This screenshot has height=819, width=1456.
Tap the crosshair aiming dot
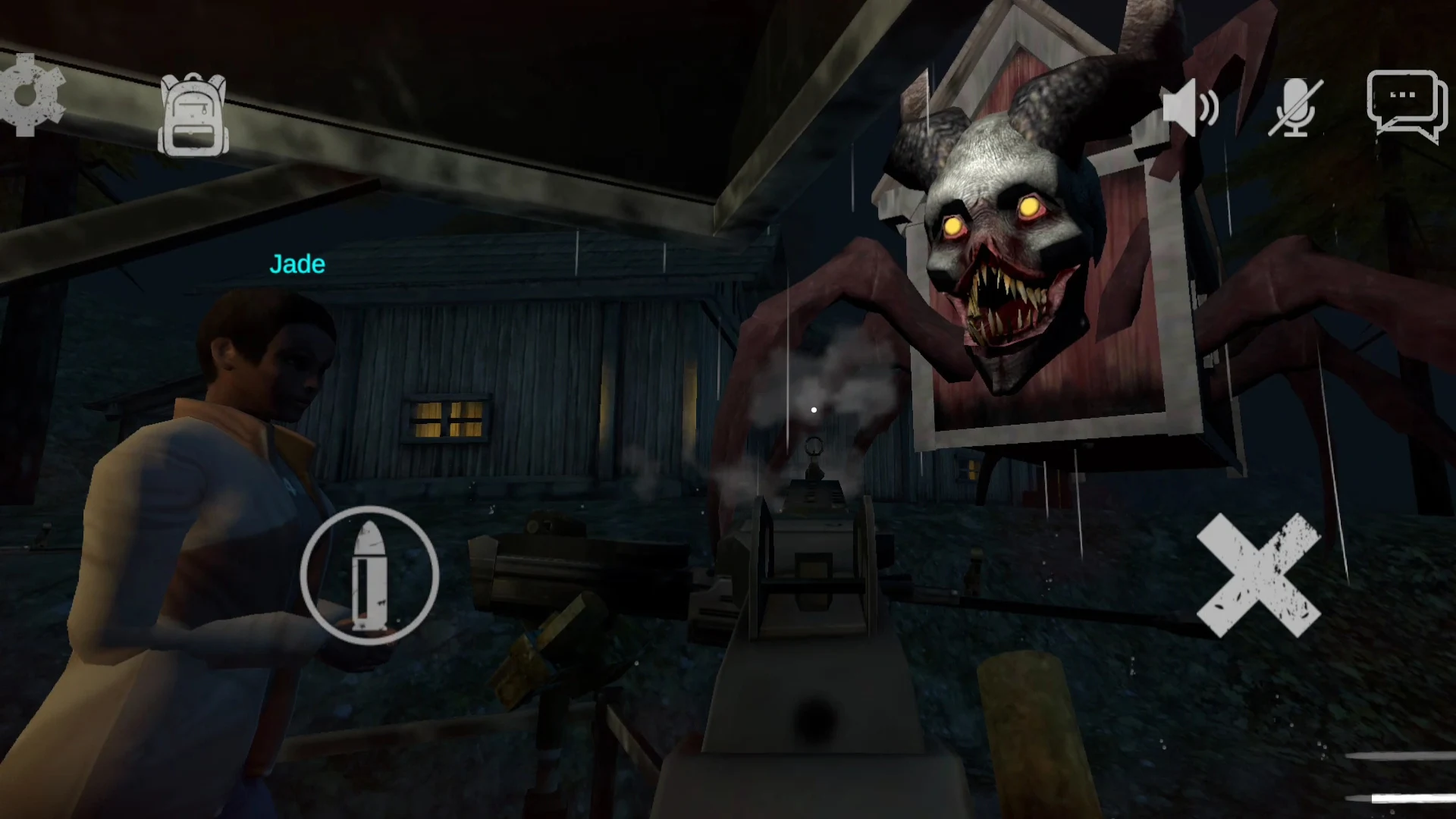pos(813,409)
